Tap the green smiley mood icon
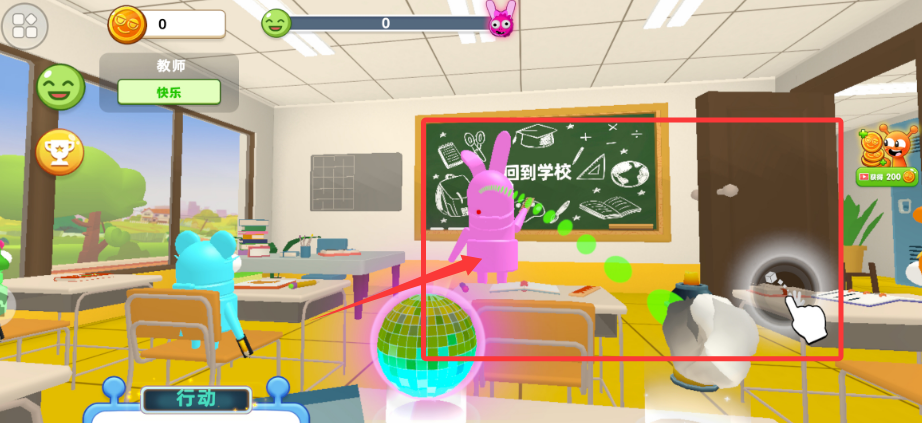 click(x=60, y=87)
